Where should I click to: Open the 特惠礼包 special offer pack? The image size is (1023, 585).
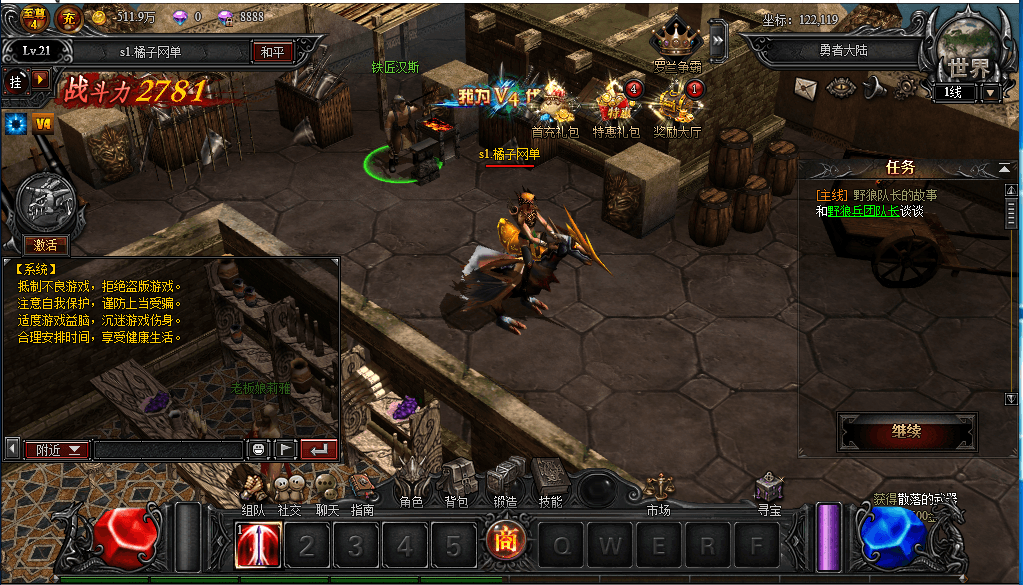pyautogui.click(x=614, y=107)
